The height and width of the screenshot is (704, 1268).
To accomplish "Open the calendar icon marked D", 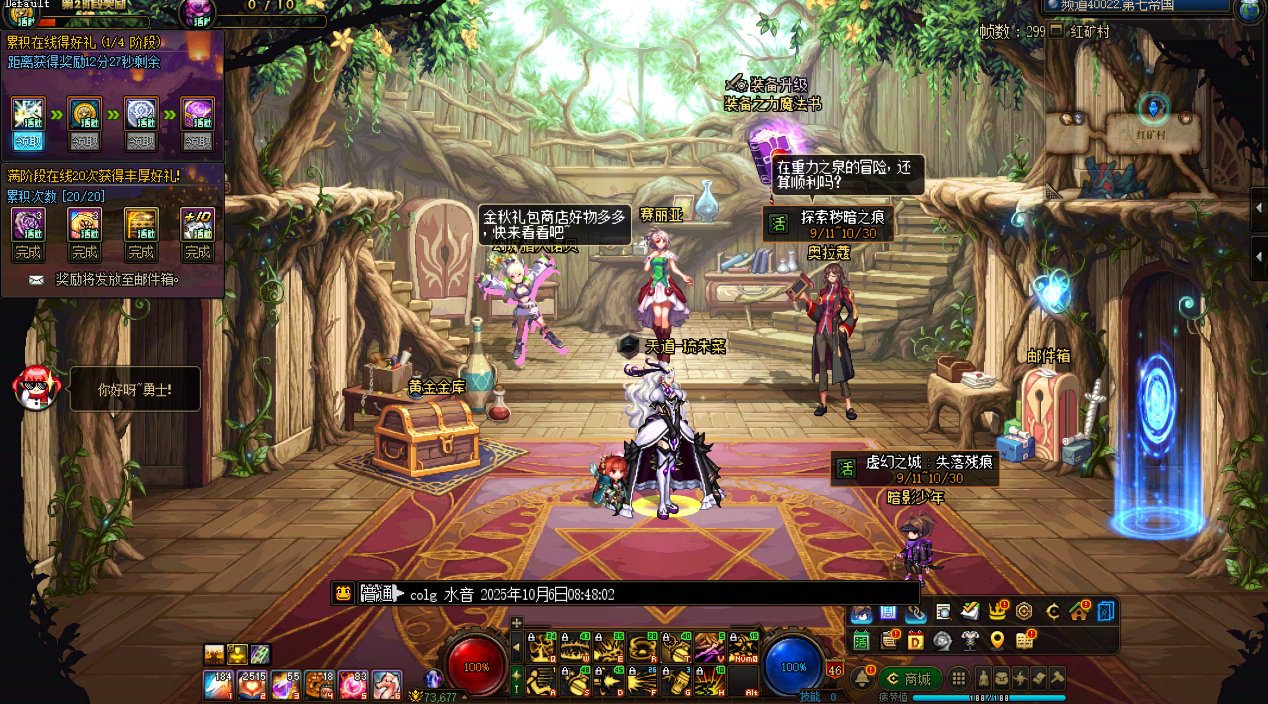I will (x=915, y=640).
